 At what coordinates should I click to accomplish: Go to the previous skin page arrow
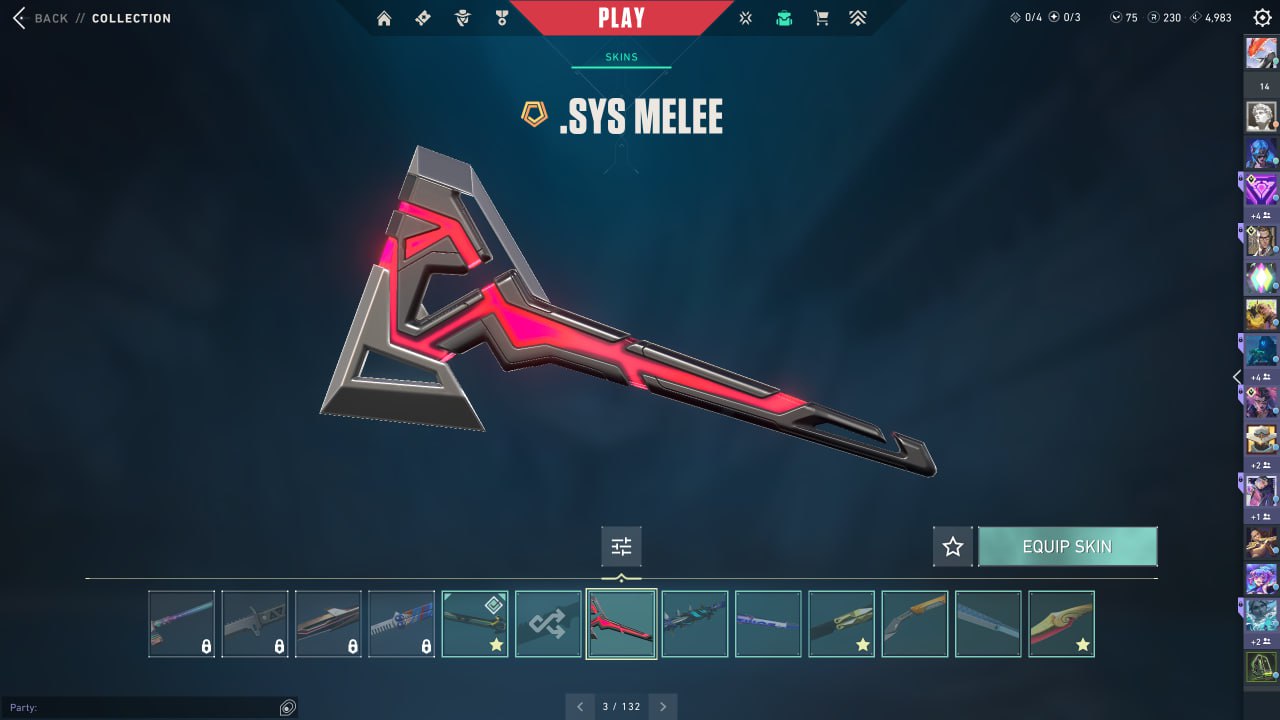(580, 706)
